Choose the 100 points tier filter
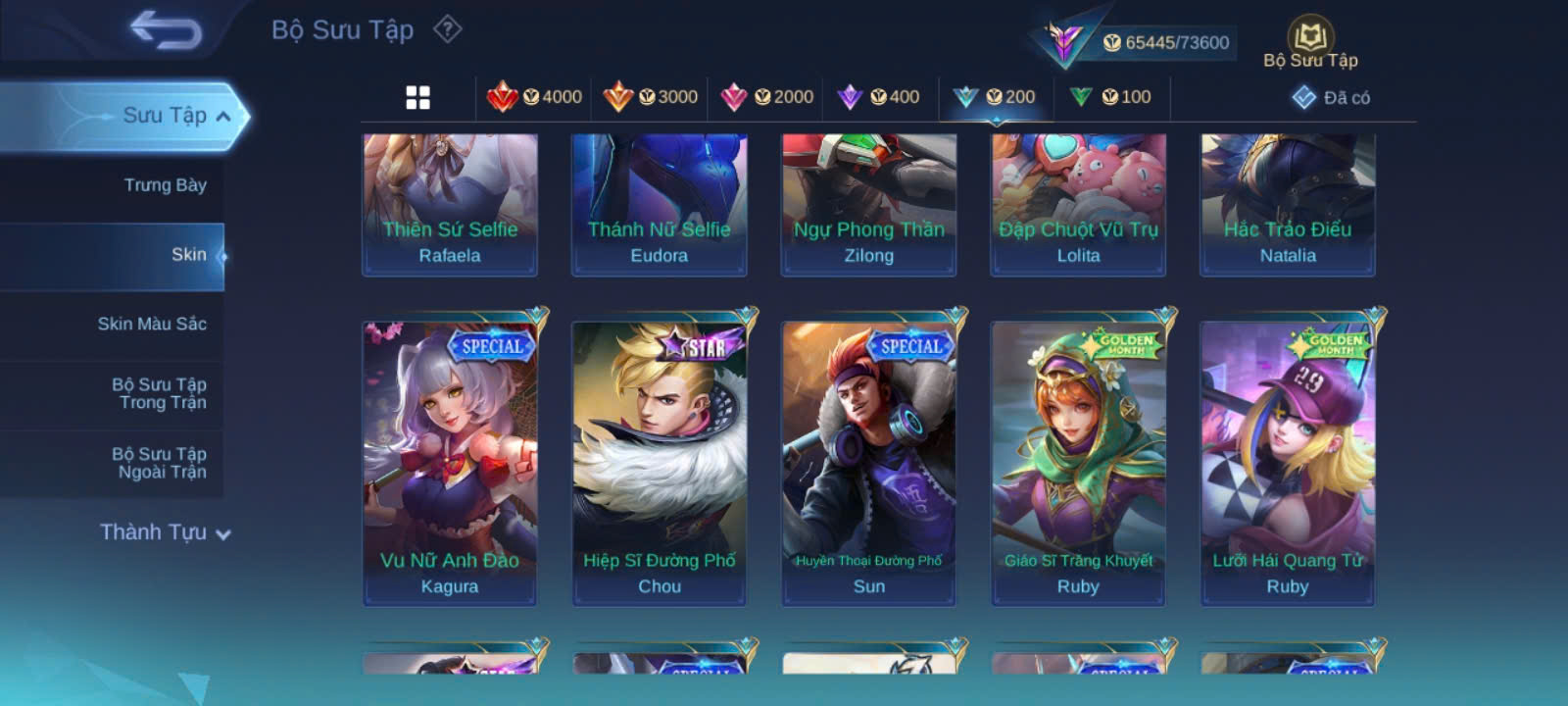Viewport: 1568px width, 706px height. click(x=1110, y=97)
